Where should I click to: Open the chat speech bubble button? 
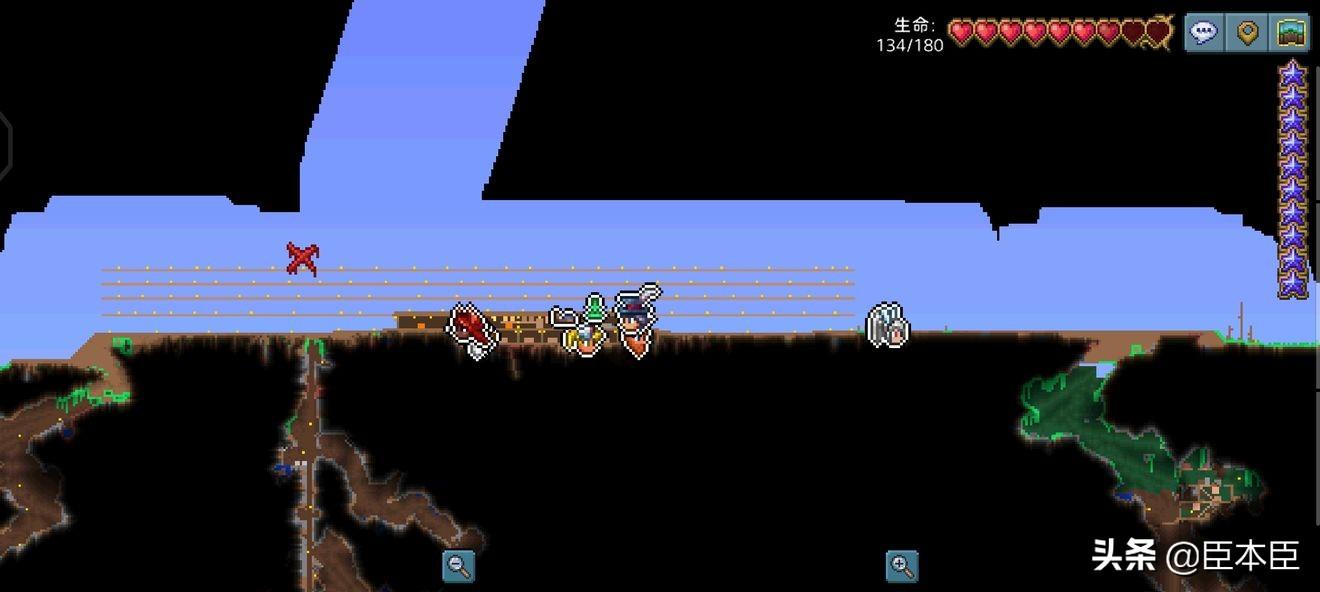click(1204, 33)
